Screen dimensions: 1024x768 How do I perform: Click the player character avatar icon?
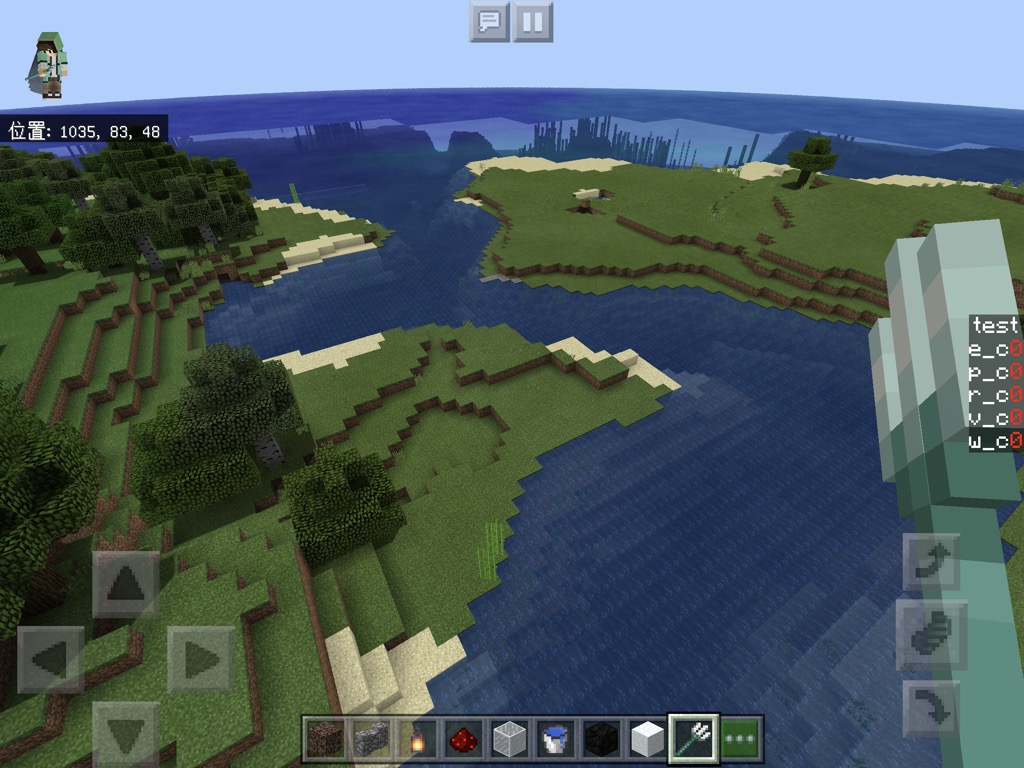coord(49,65)
